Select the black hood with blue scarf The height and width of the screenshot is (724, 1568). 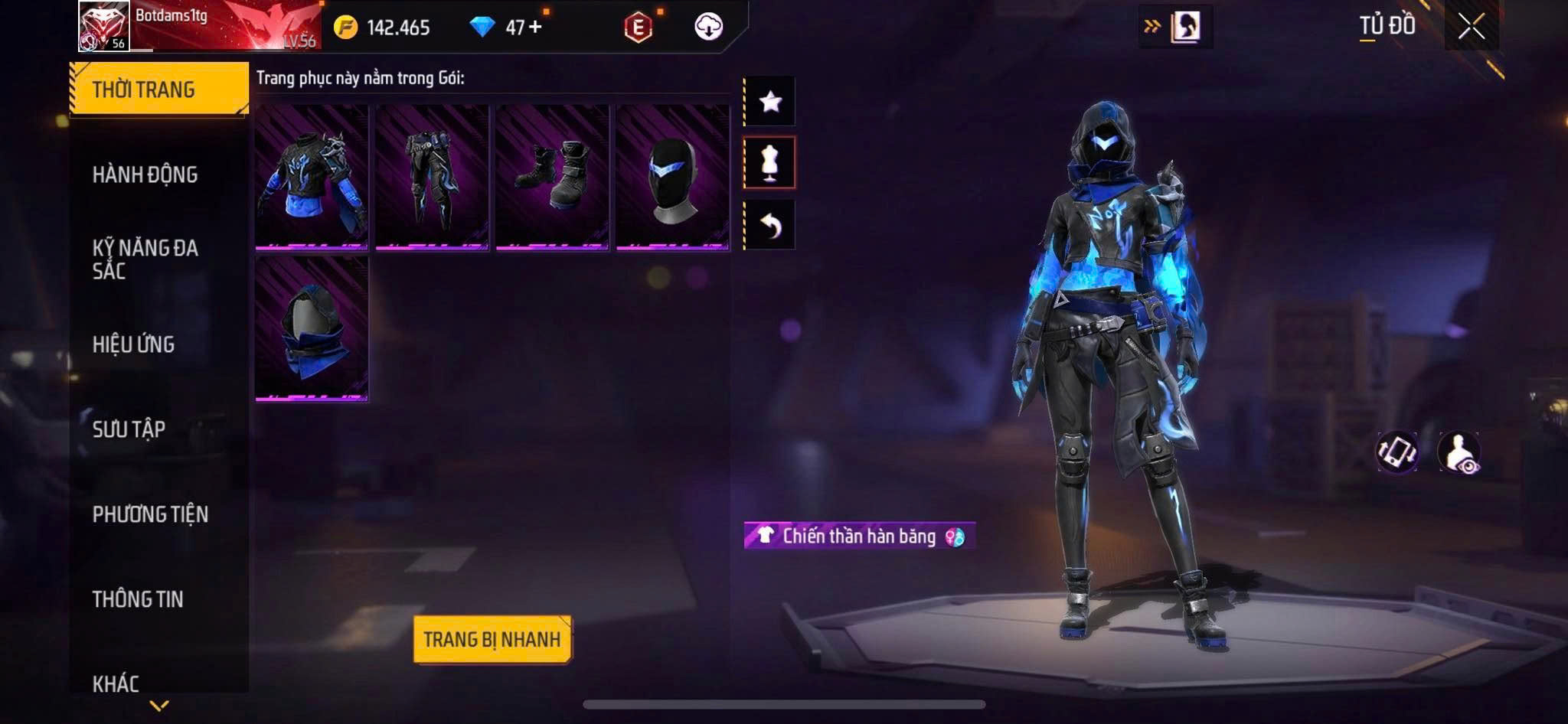tap(312, 329)
